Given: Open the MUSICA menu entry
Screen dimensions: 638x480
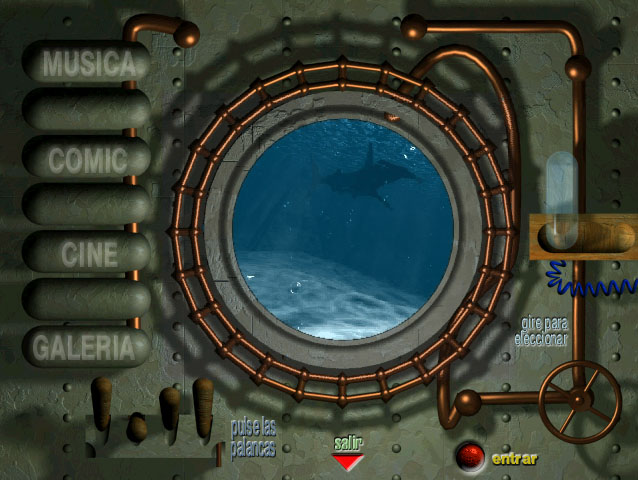Looking at the screenshot, I should 88,63.
